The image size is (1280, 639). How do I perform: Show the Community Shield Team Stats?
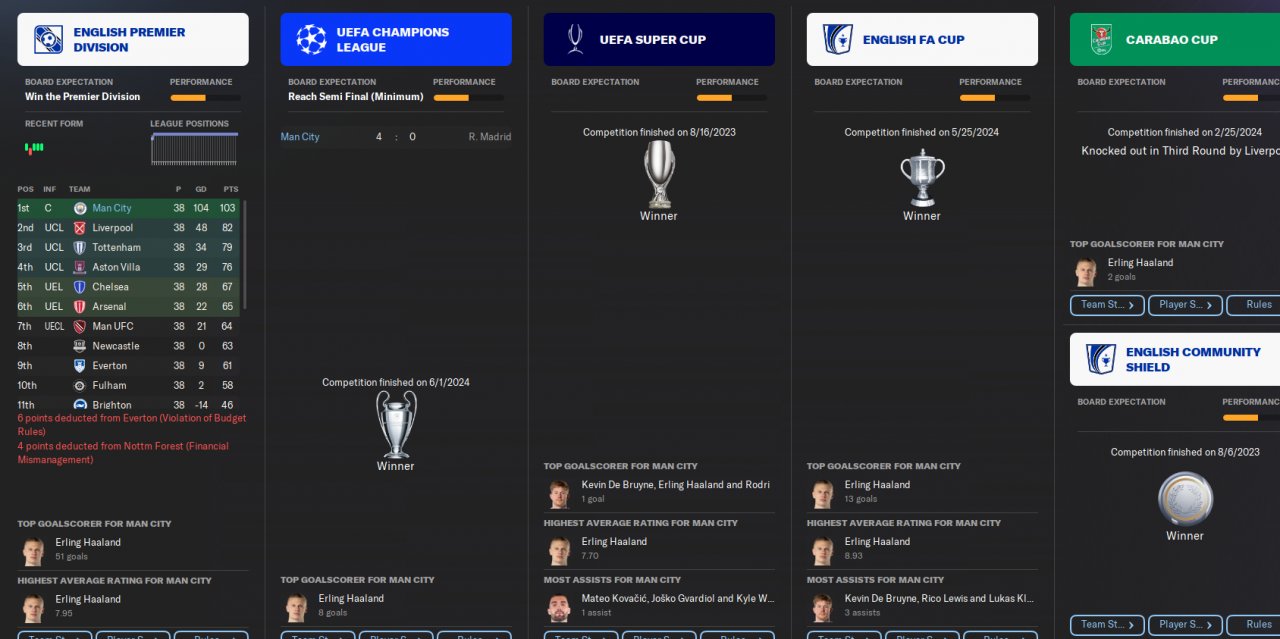1107,625
